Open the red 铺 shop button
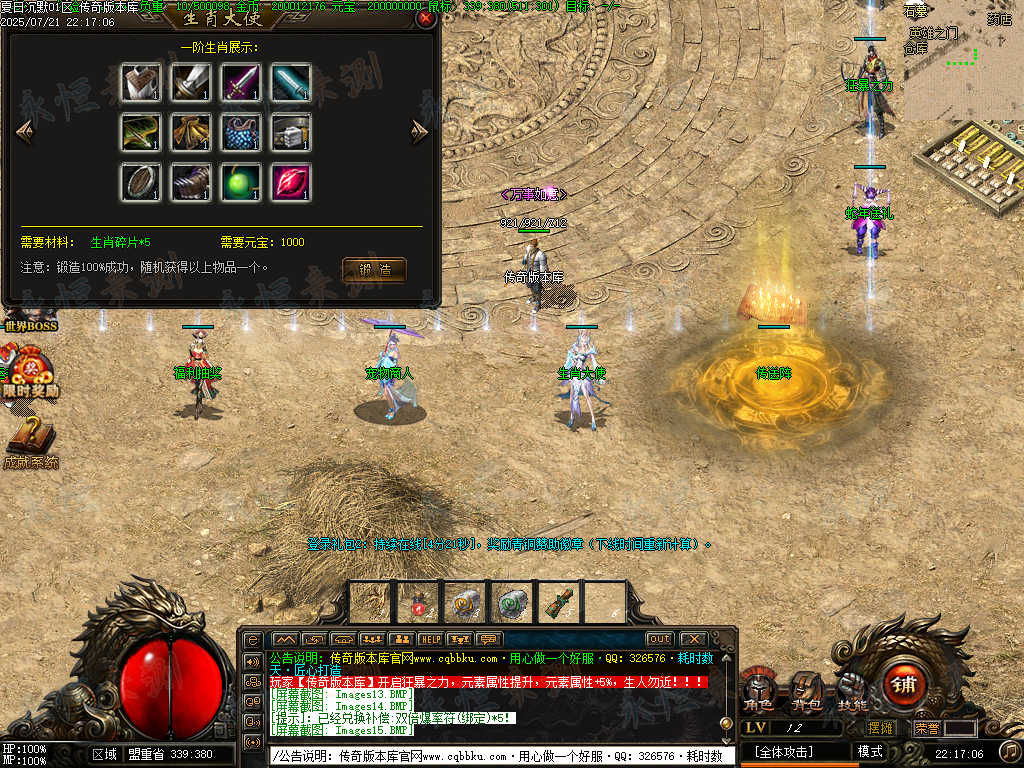 905,686
